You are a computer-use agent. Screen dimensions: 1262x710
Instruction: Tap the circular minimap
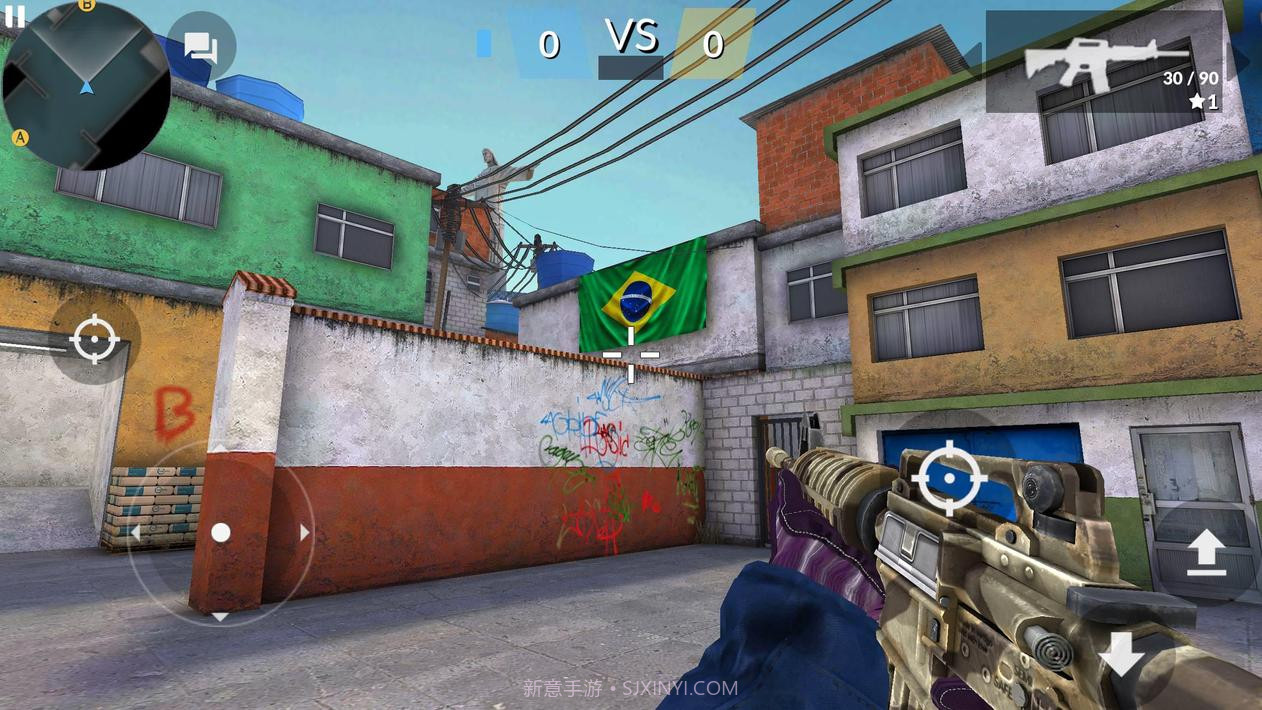(86, 86)
